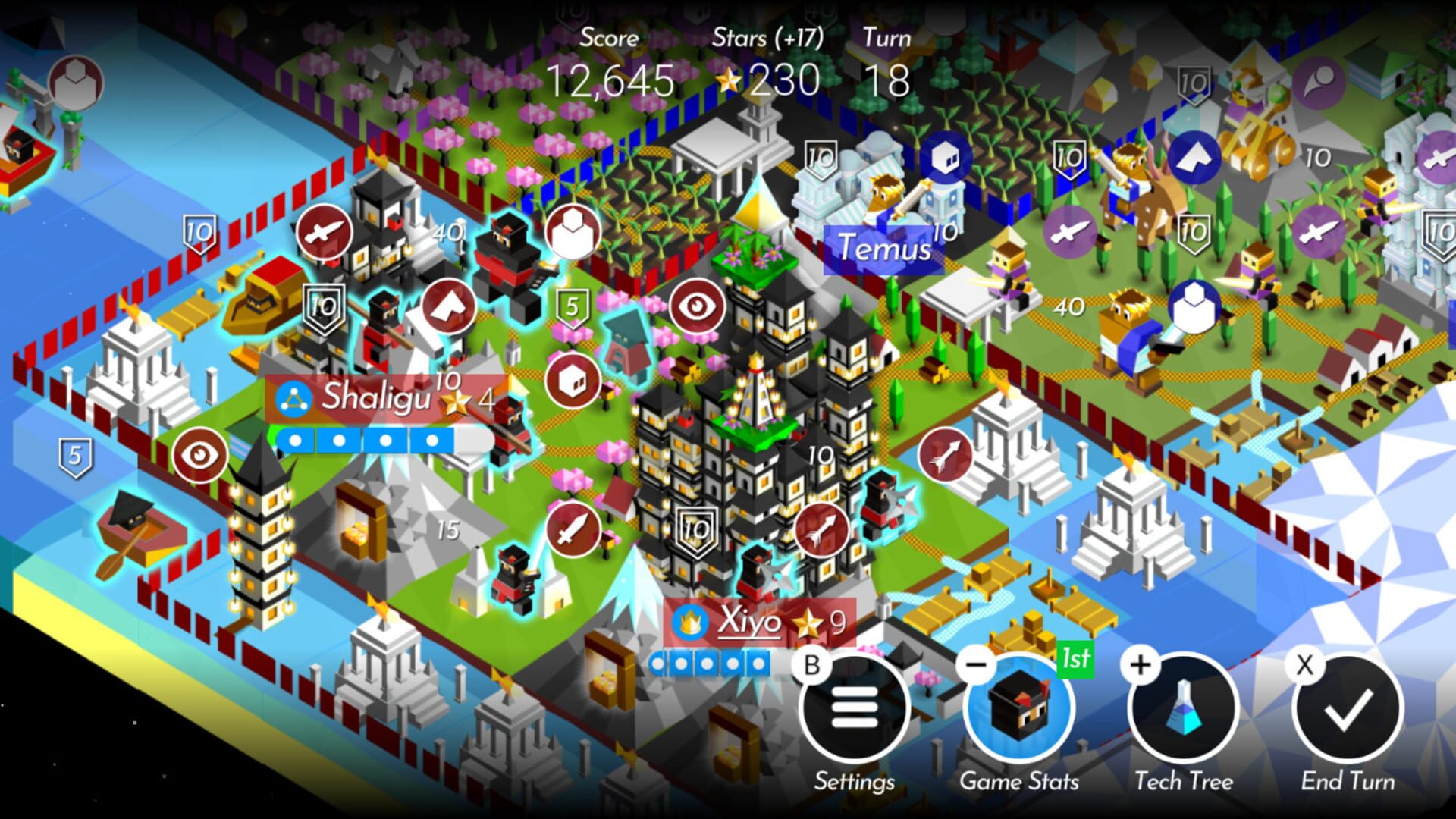Click Xiyo's population progress bar
1456x819 pixels.
coord(709,662)
